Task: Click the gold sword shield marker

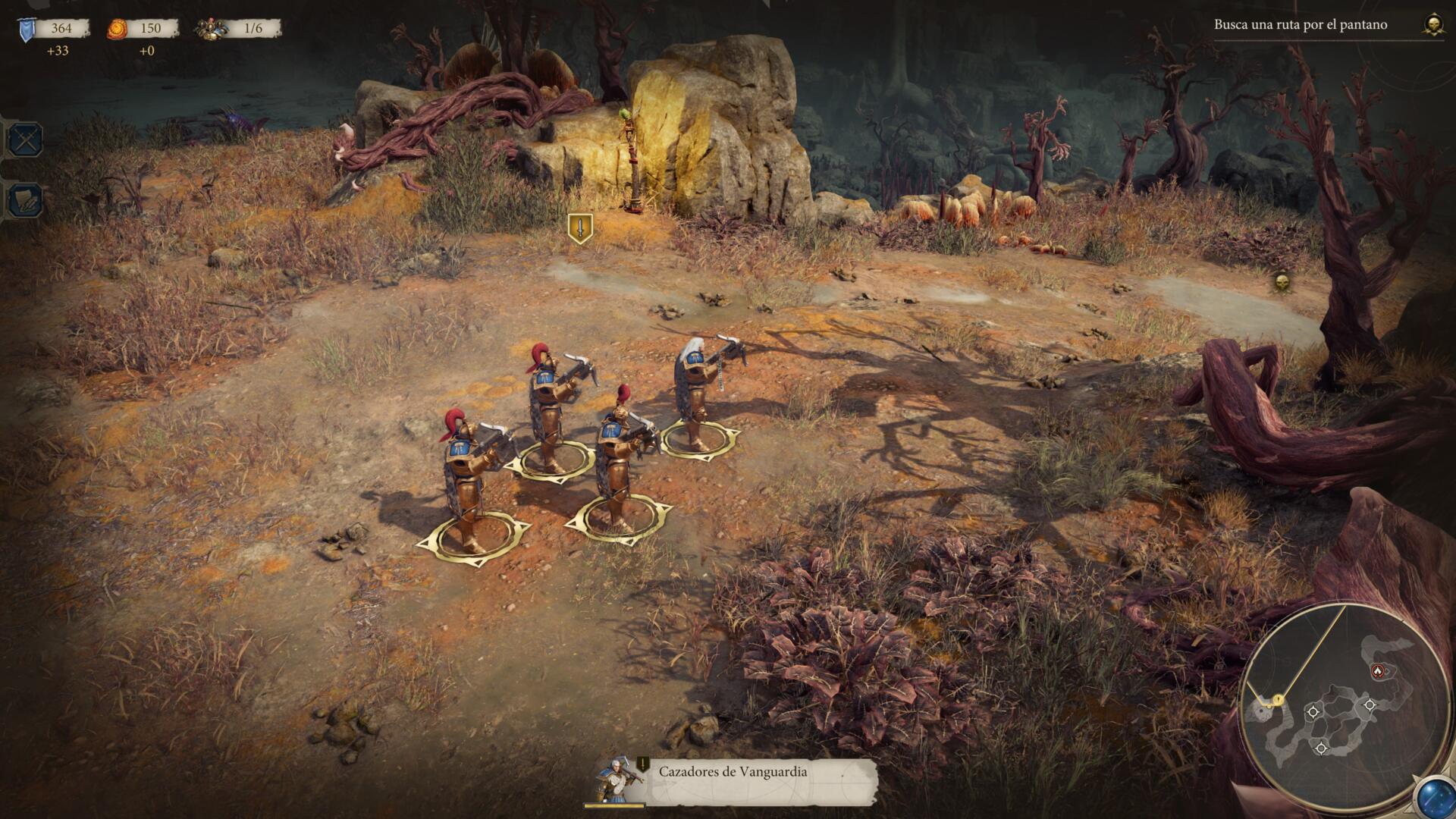Action: [580, 227]
